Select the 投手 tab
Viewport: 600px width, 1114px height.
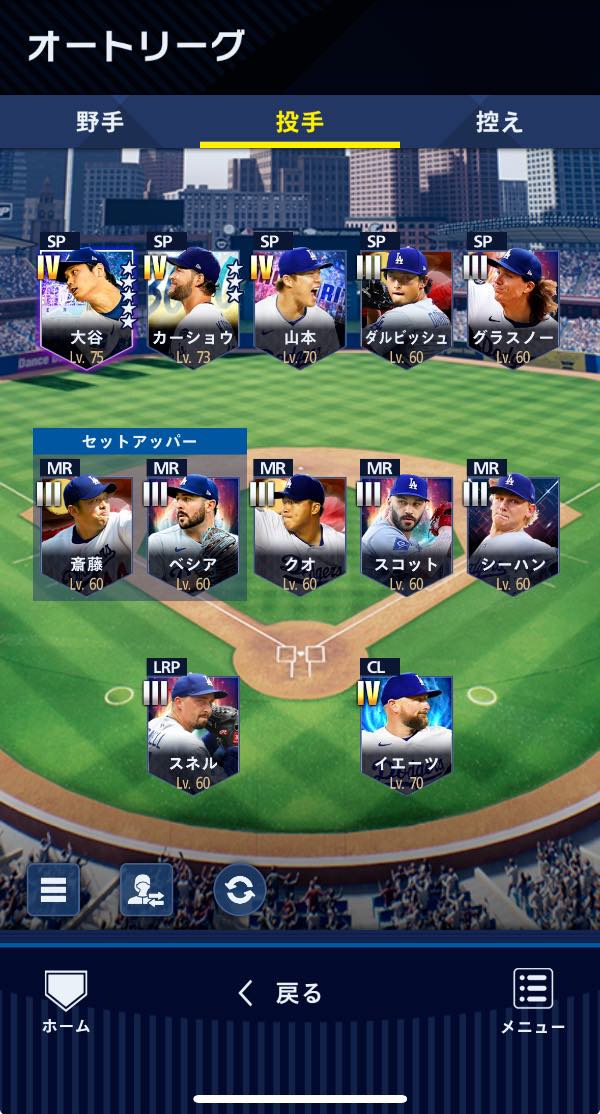click(x=300, y=122)
